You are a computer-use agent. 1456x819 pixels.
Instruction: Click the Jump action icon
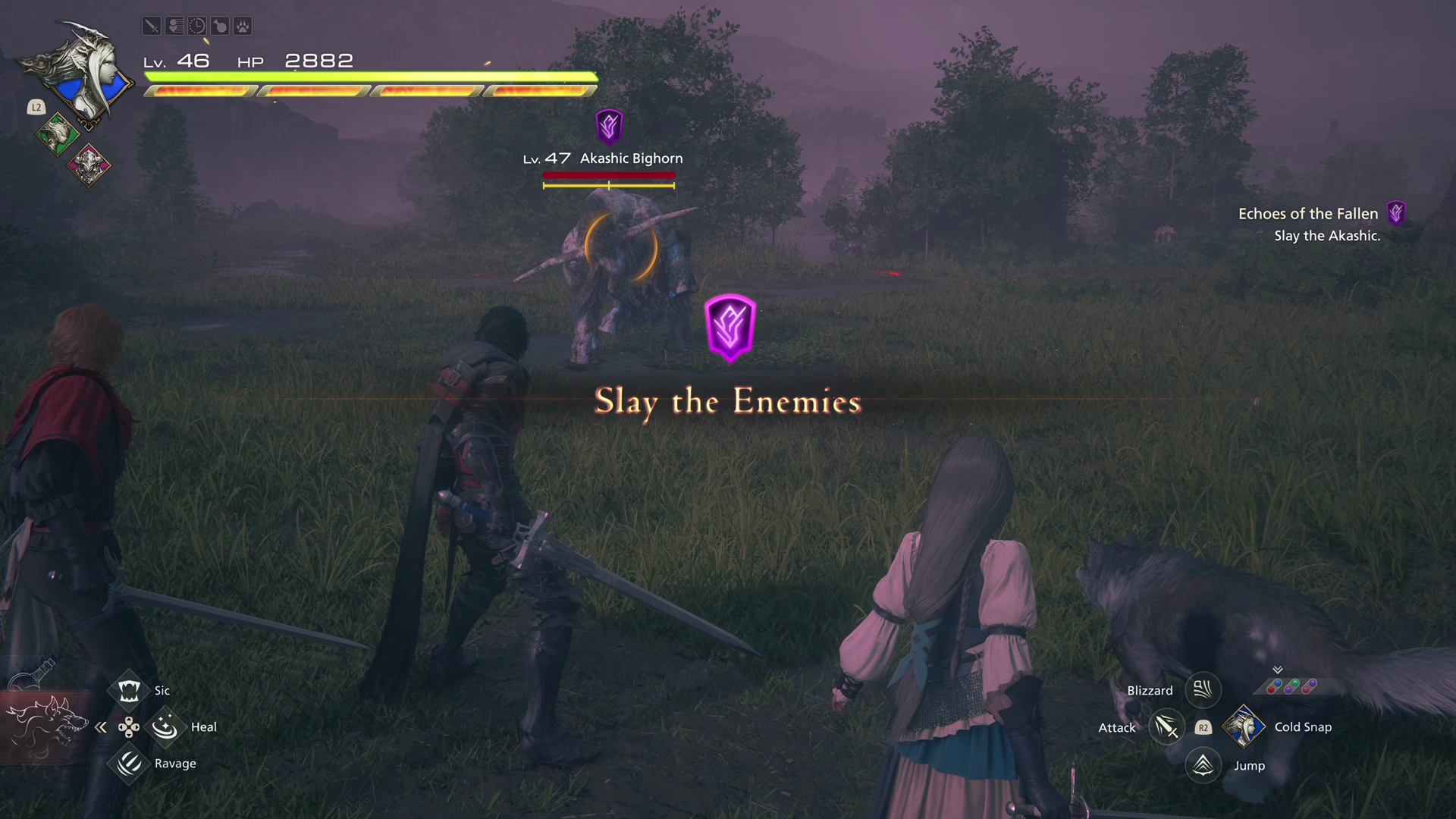pos(1203,765)
